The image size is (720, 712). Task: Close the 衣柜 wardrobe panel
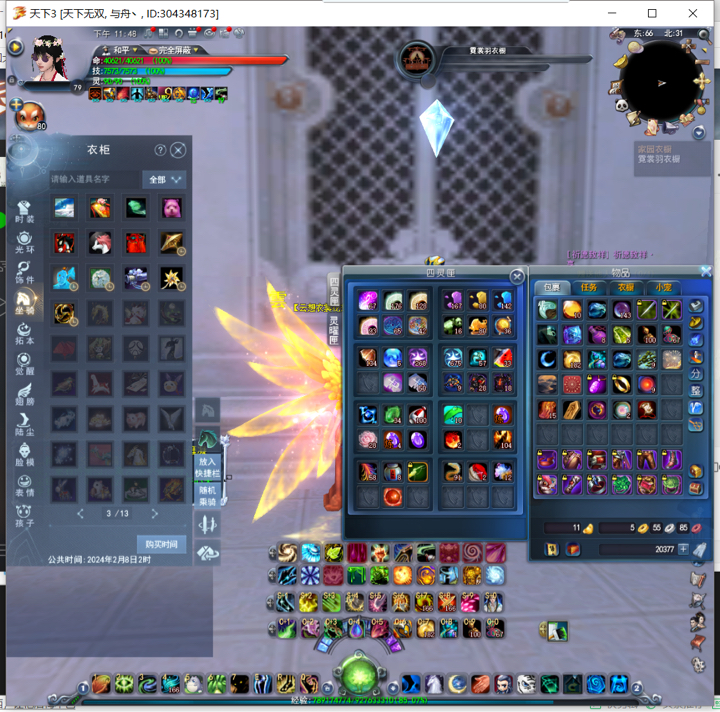(178, 150)
